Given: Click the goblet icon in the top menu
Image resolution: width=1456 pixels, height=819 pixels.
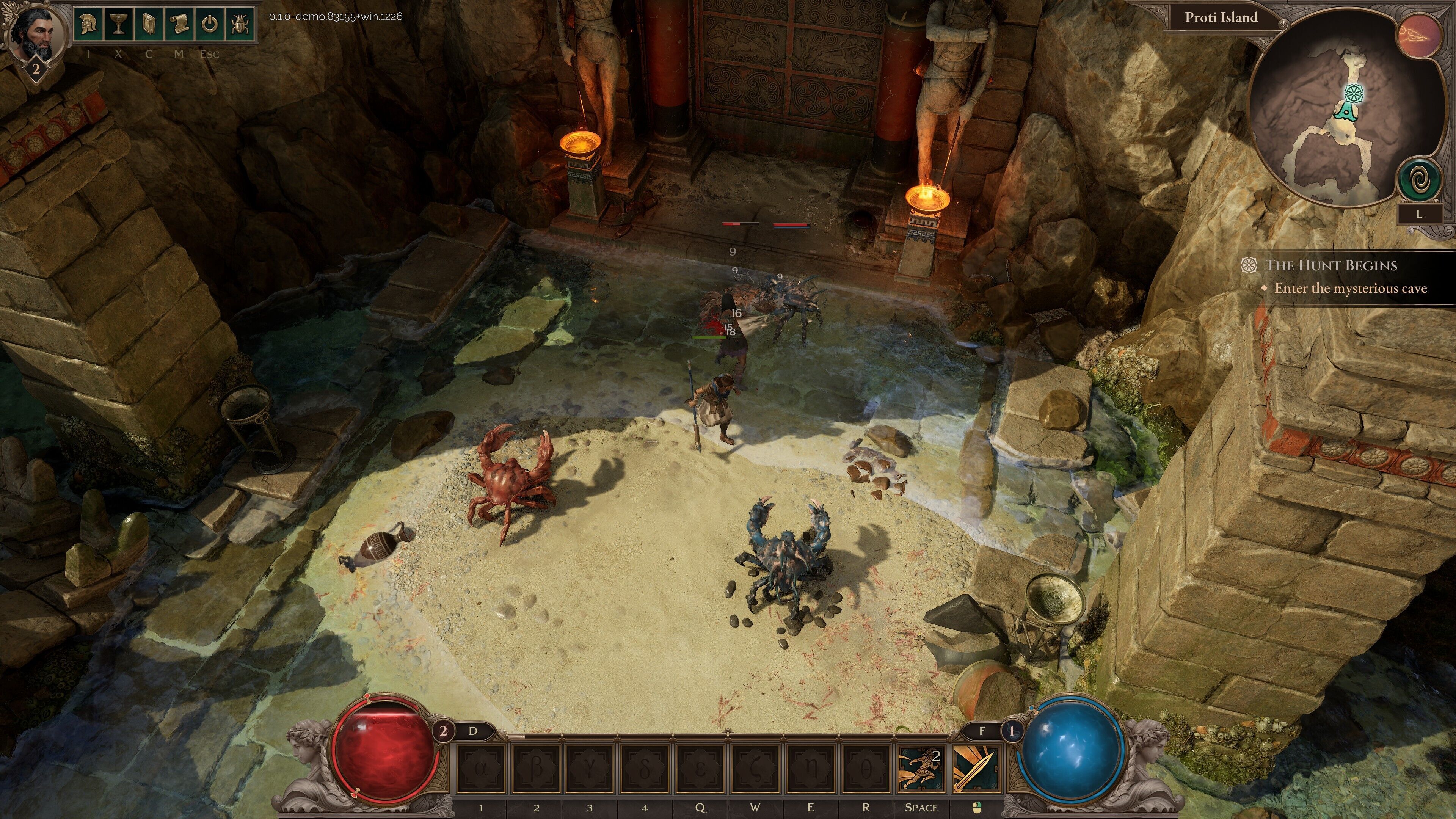Looking at the screenshot, I should click(119, 24).
